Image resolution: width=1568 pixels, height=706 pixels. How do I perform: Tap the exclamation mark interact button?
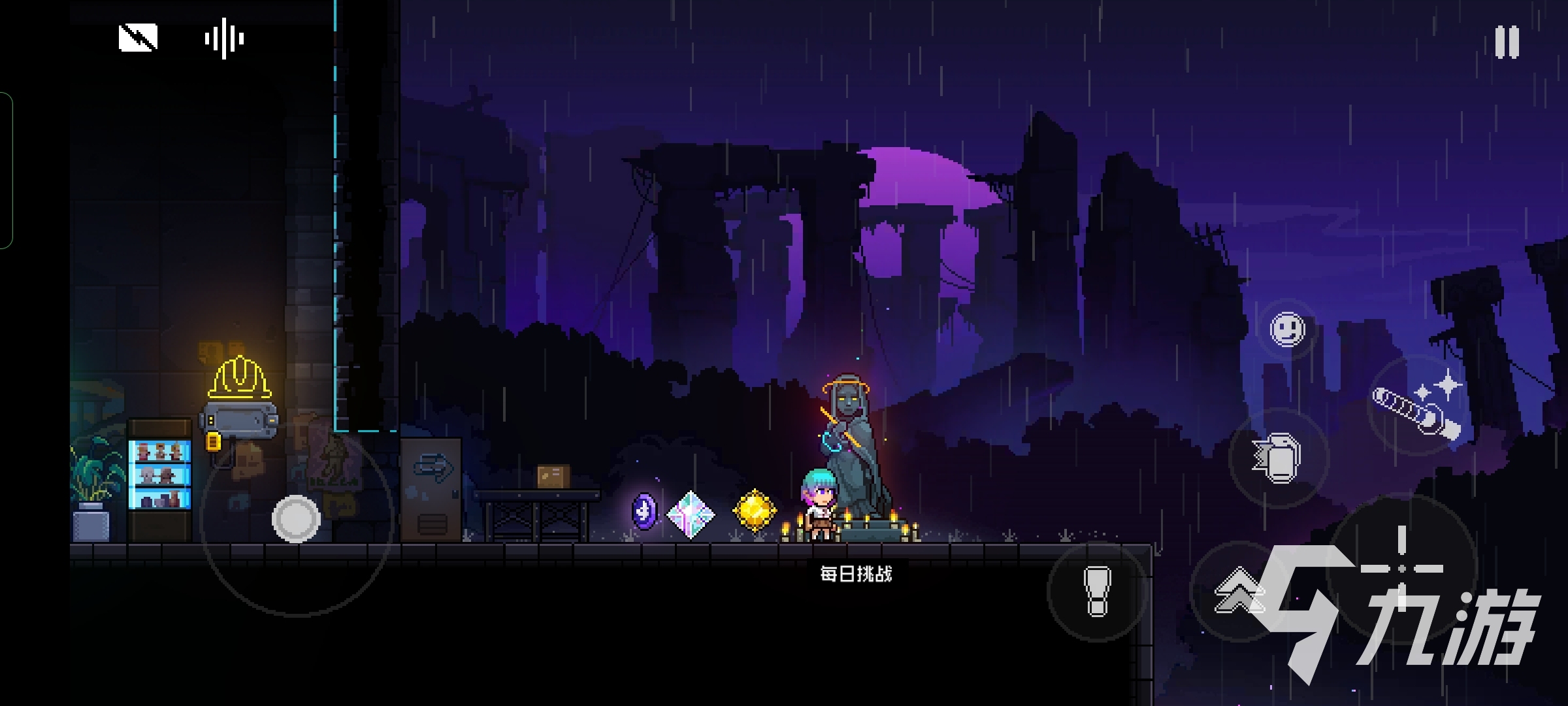1097,591
